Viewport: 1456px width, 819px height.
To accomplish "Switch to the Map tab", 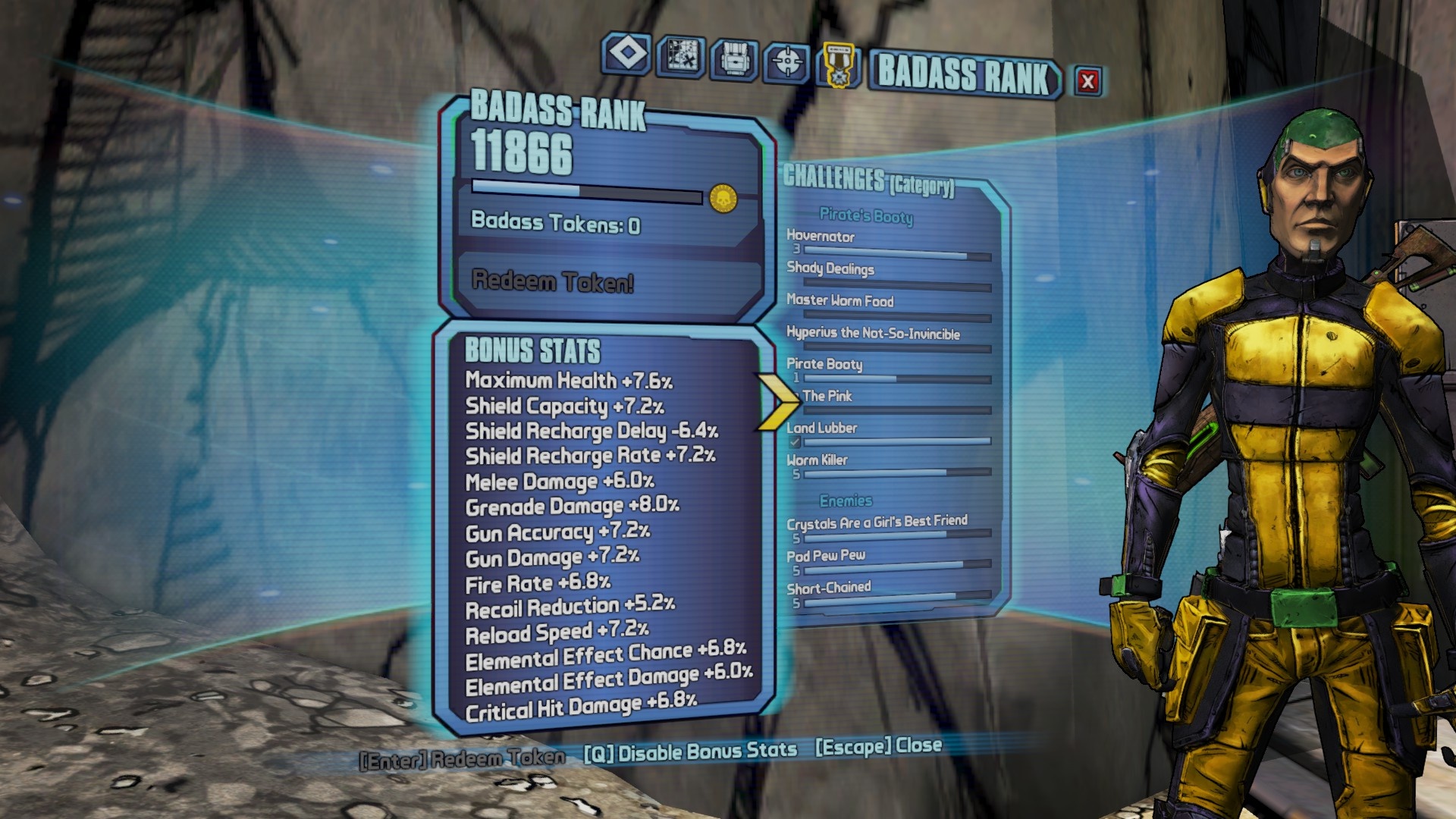I will coord(681,56).
